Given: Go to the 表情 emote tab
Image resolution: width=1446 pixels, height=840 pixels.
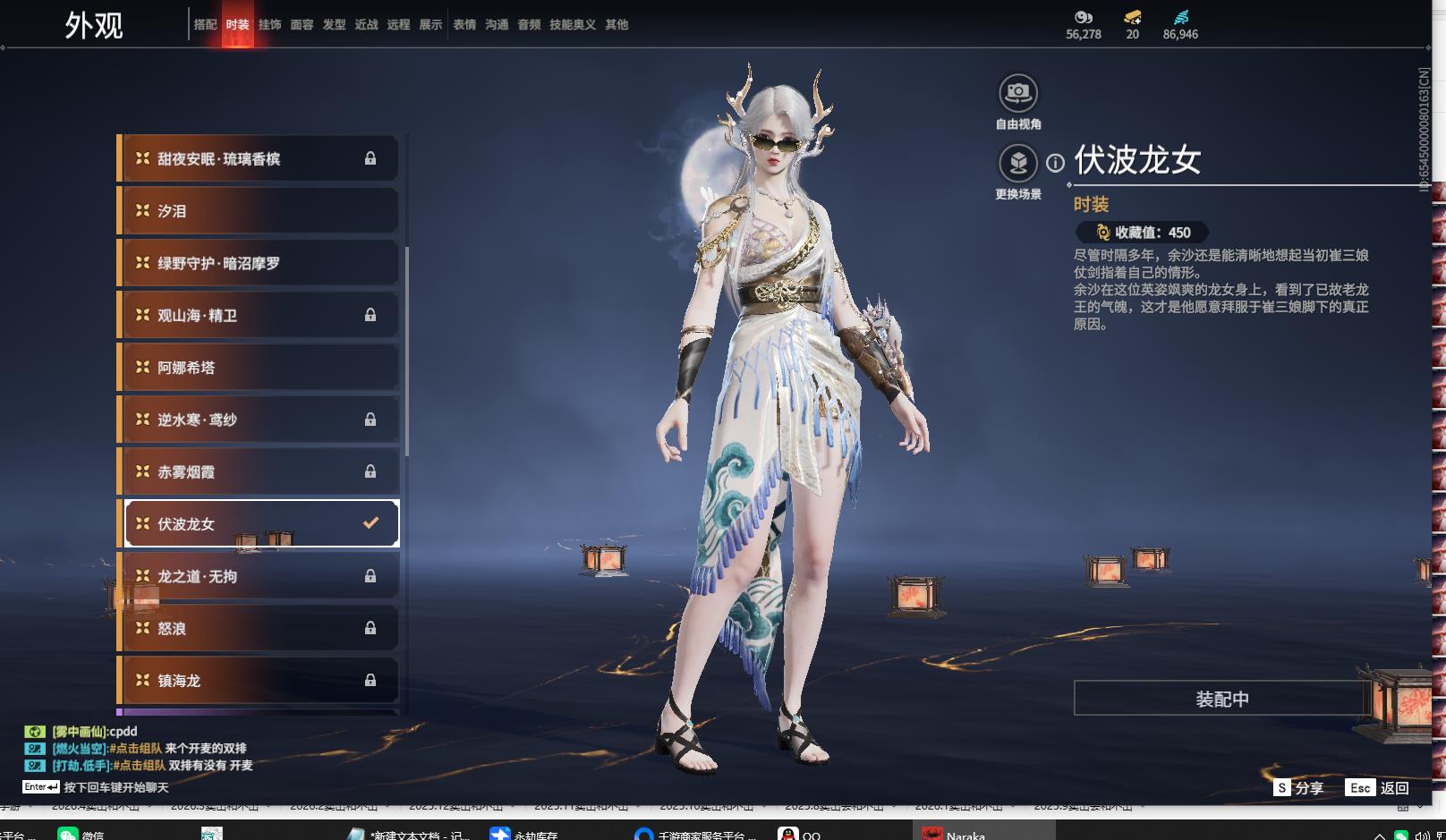Looking at the screenshot, I should coord(464,25).
